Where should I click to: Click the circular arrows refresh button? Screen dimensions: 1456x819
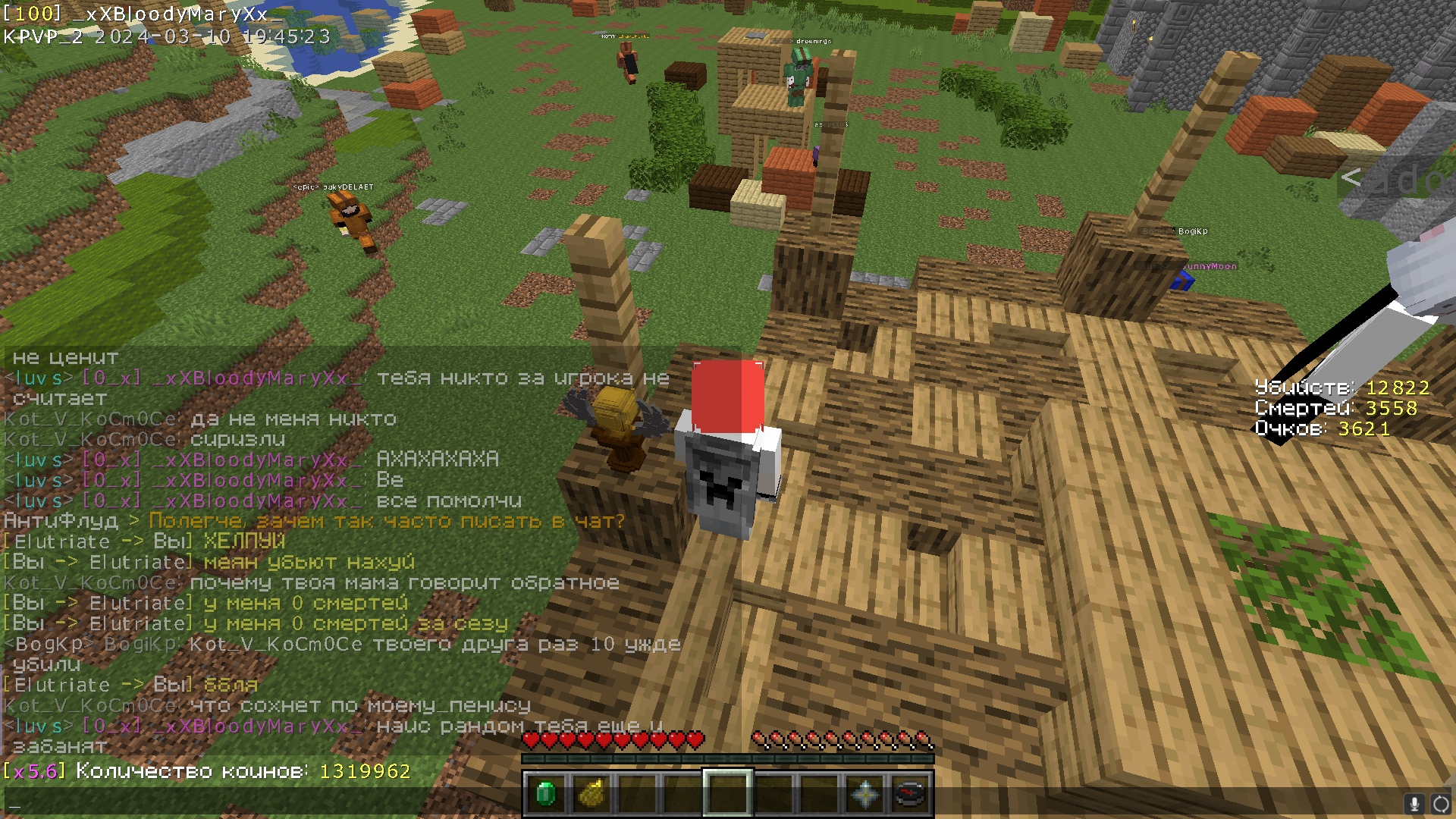(x=1441, y=804)
